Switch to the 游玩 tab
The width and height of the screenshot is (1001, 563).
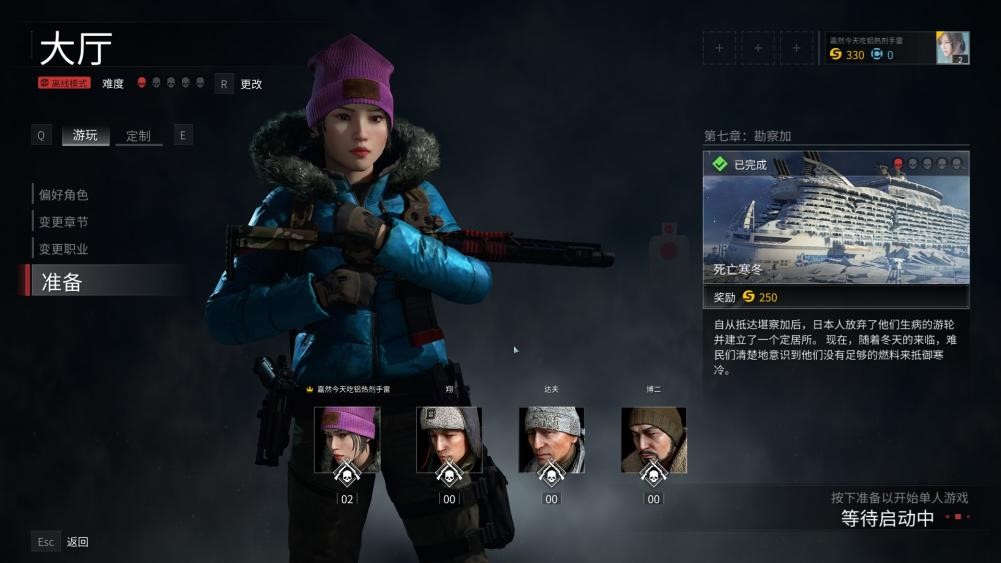(86, 135)
